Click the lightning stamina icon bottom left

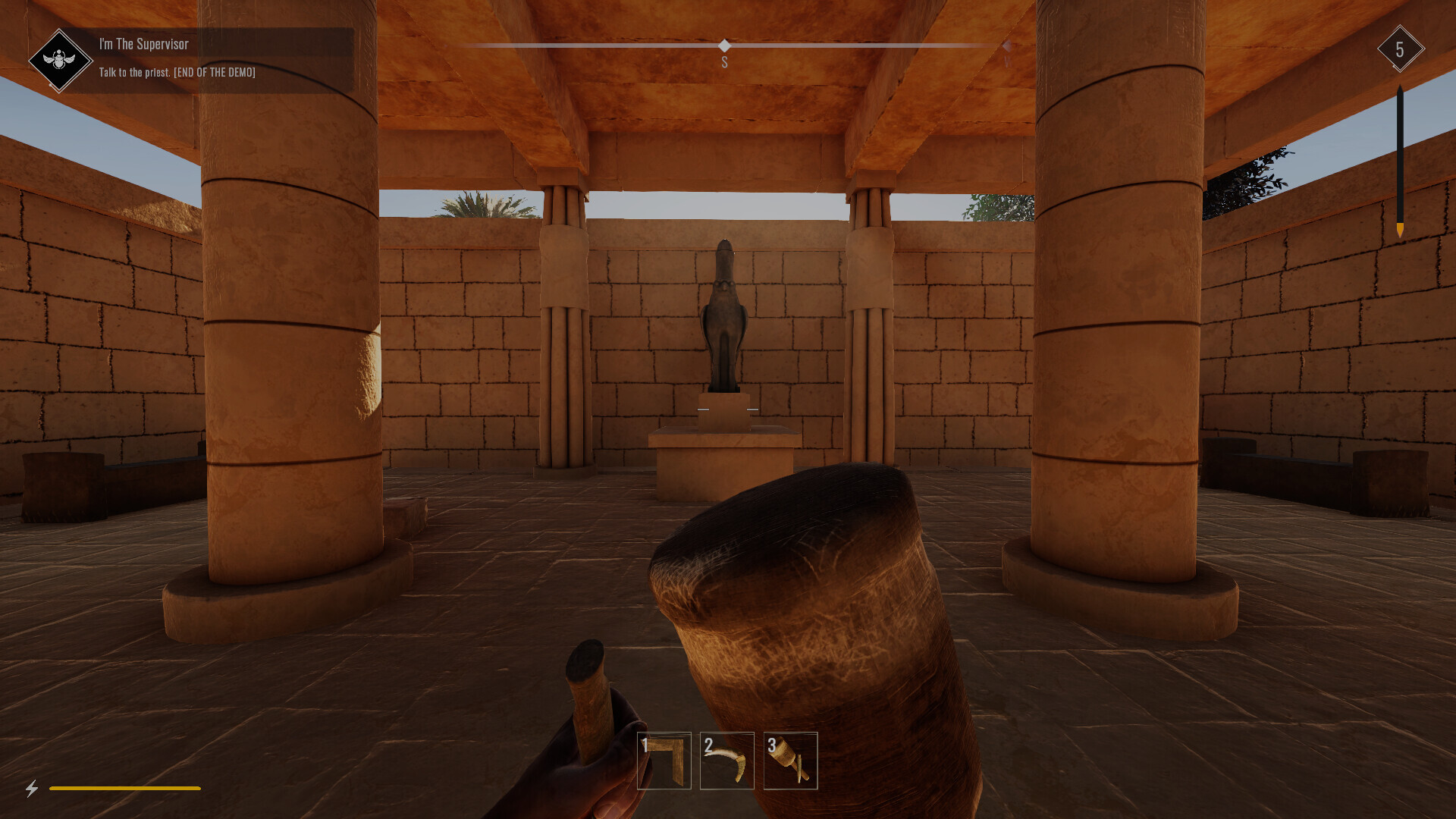[x=30, y=789]
